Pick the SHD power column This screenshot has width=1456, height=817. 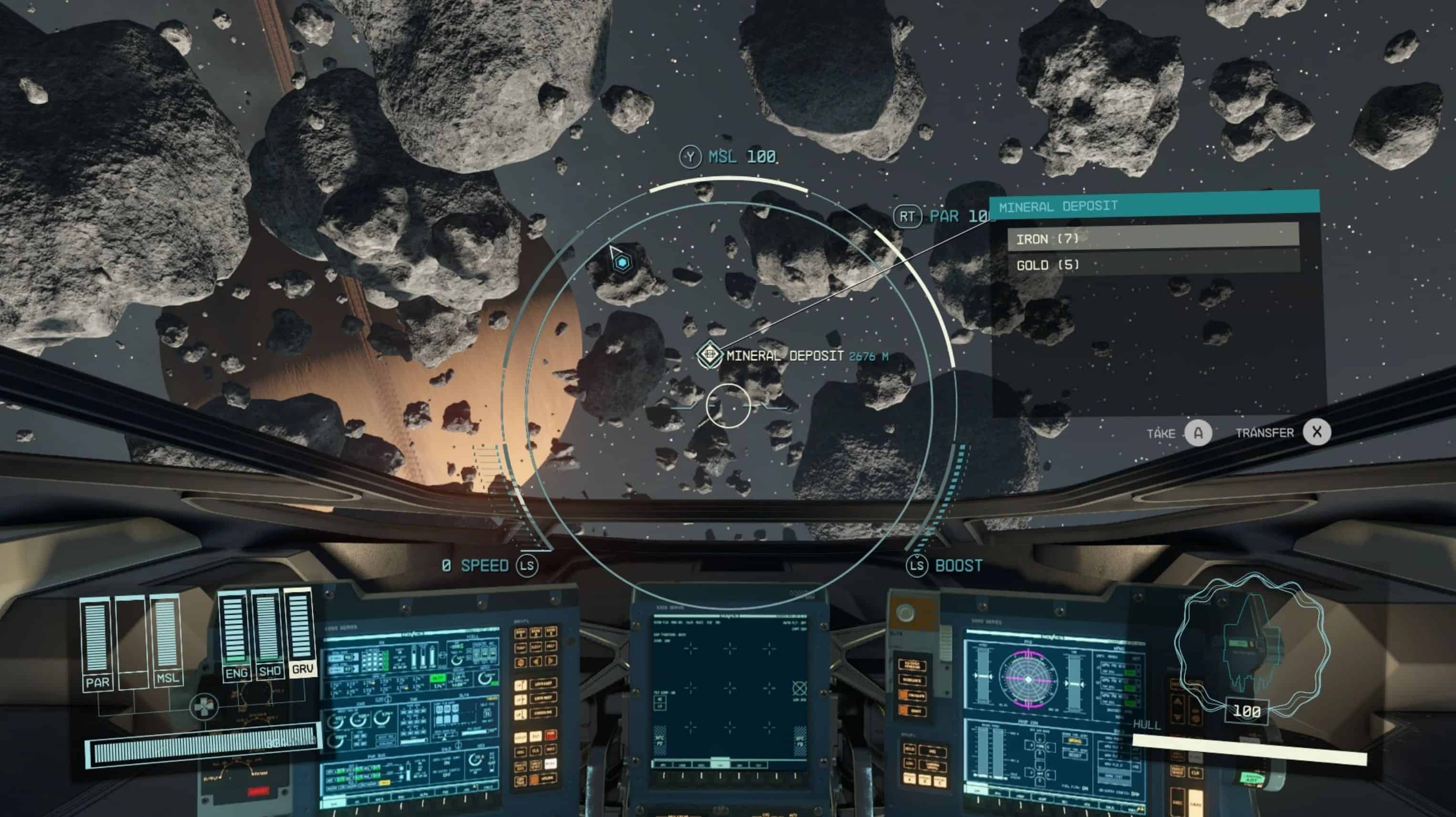268,633
